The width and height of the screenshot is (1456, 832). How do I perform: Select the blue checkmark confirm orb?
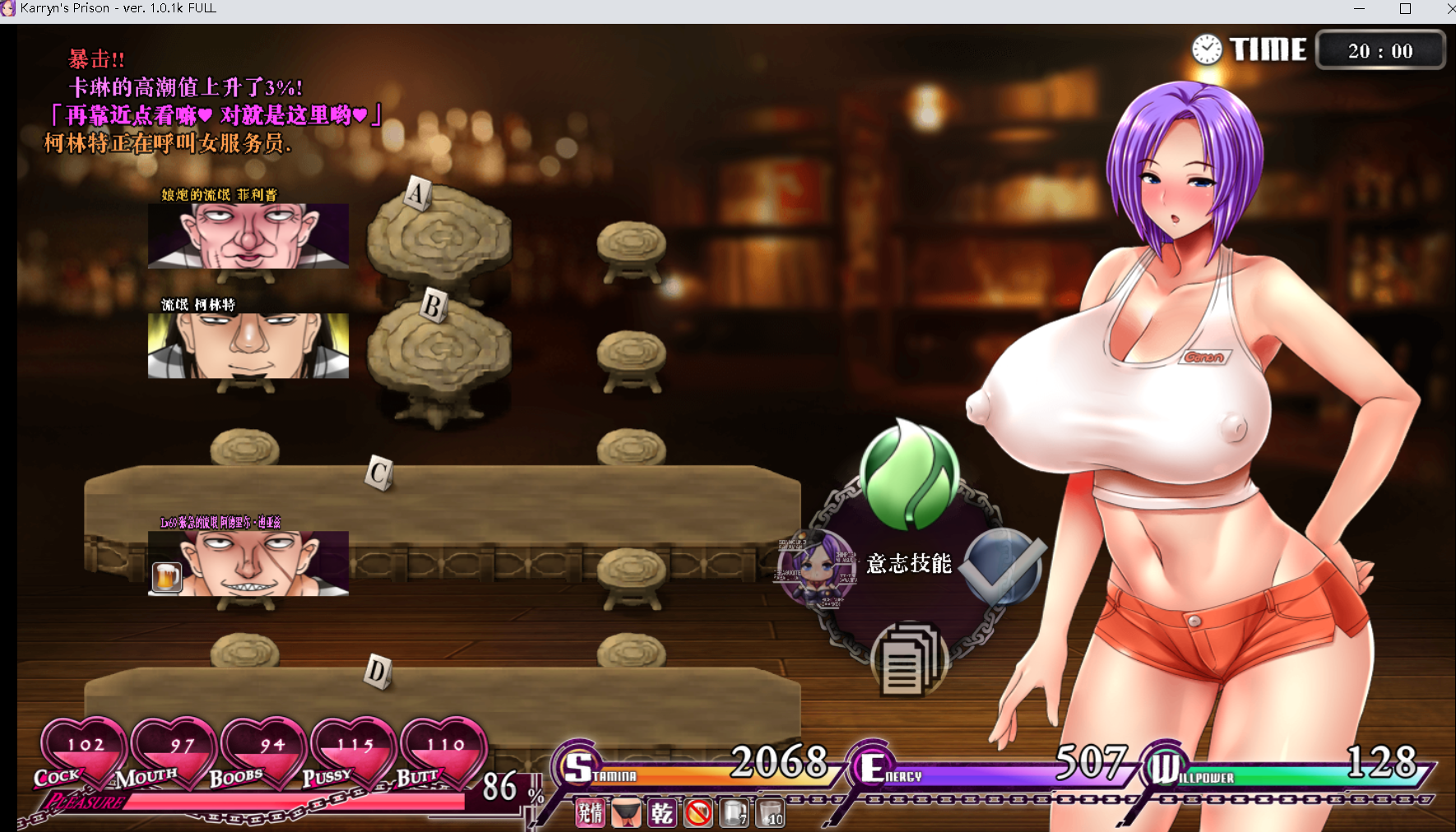click(x=1001, y=566)
